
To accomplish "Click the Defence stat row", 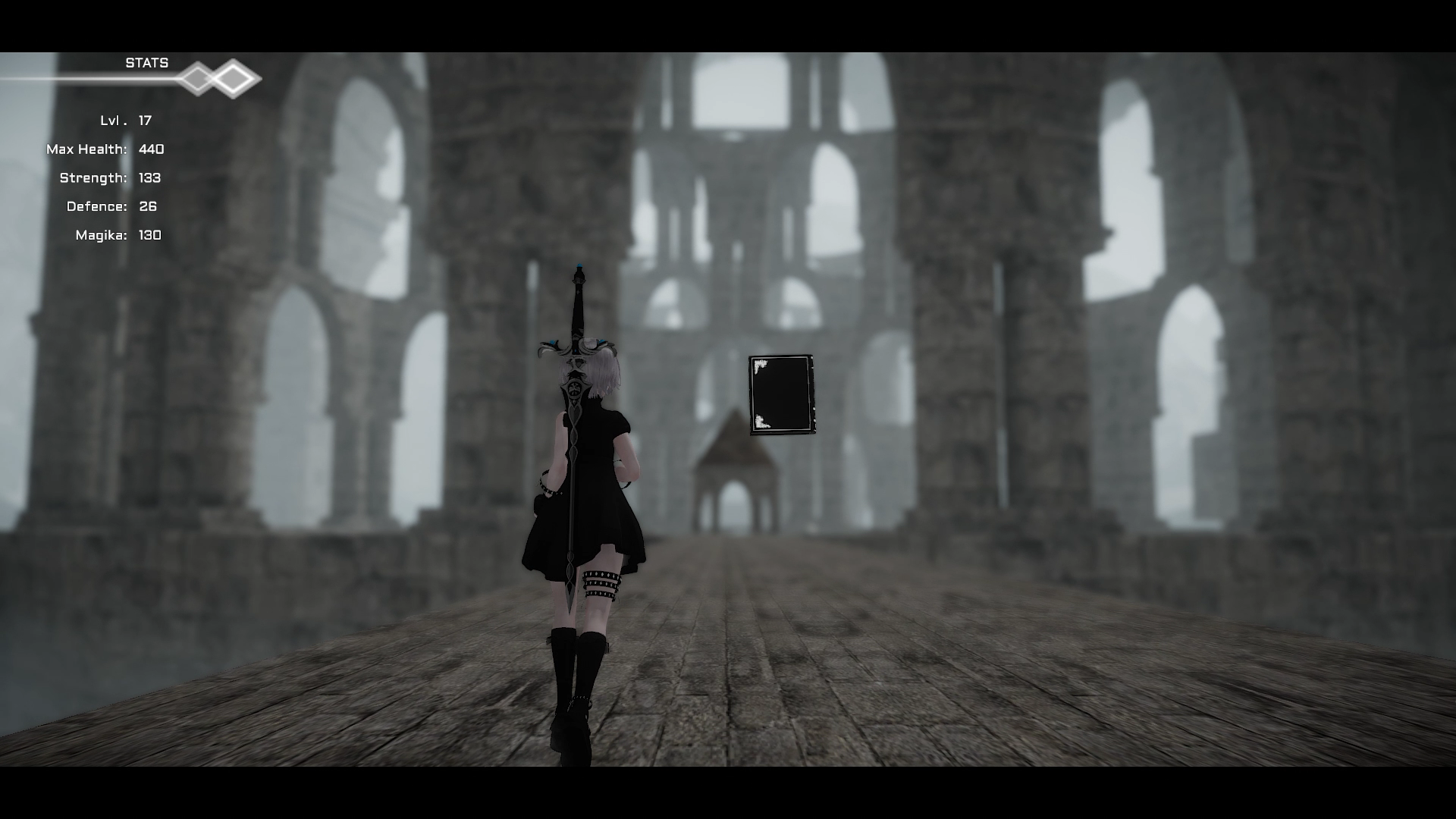I will click(x=121, y=206).
